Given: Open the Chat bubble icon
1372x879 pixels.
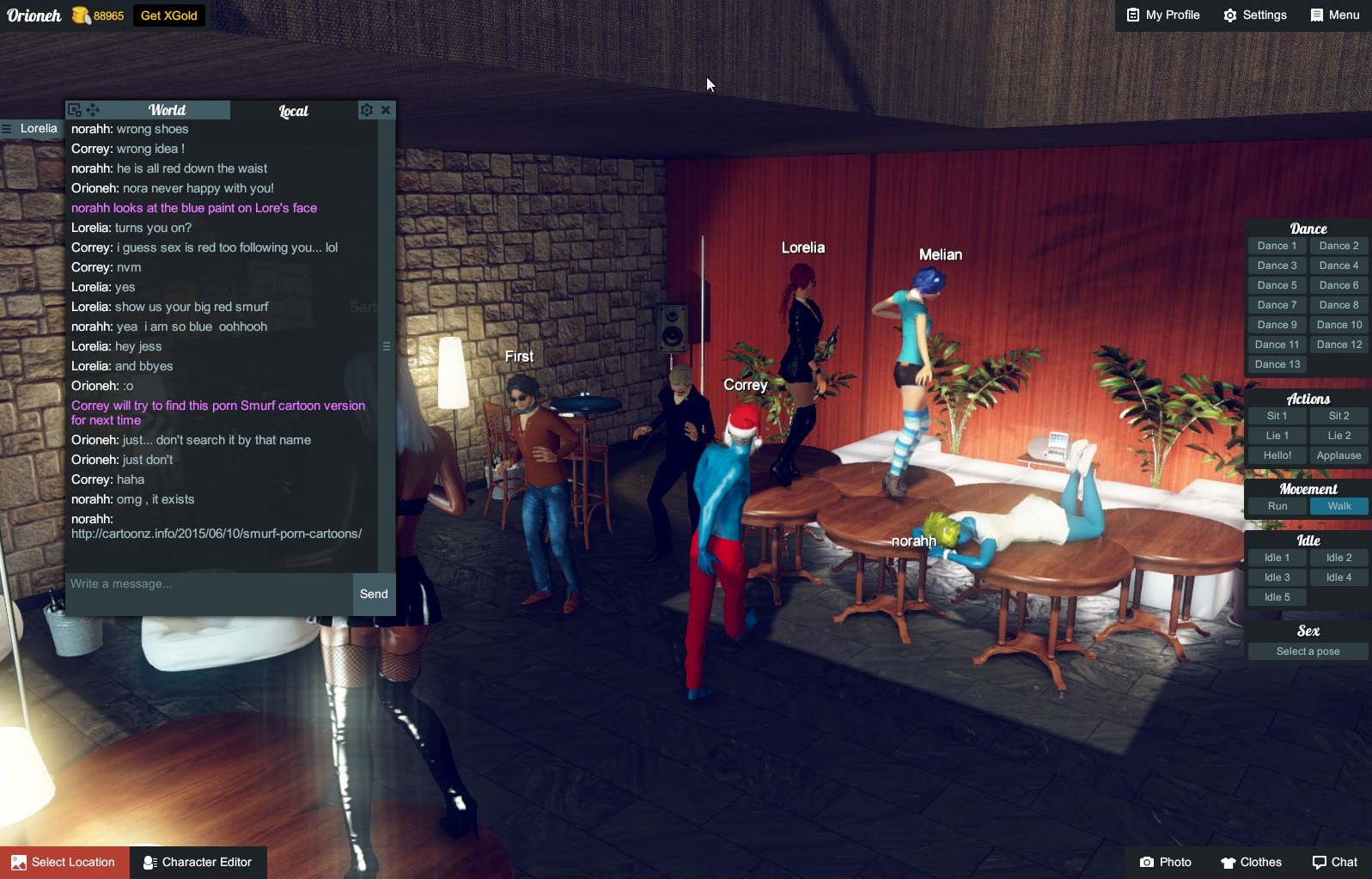Looking at the screenshot, I should pos(1320,862).
